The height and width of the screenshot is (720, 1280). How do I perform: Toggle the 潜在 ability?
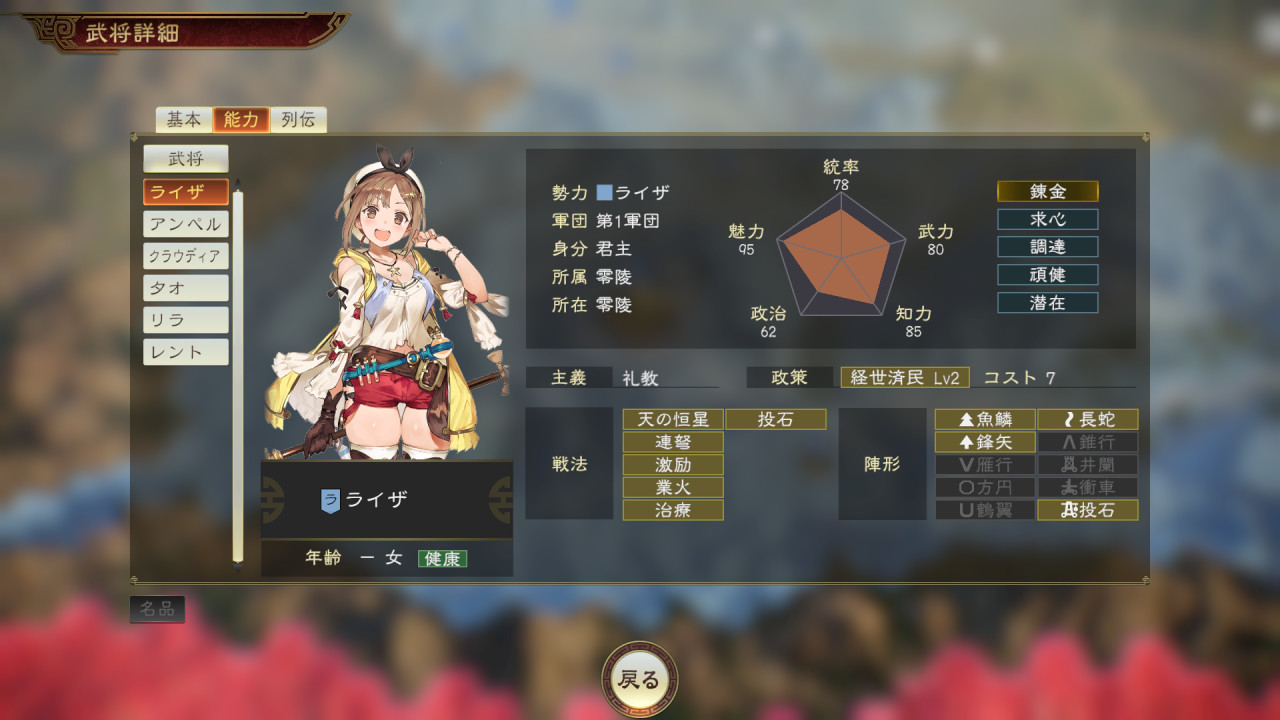coord(1047,303)
